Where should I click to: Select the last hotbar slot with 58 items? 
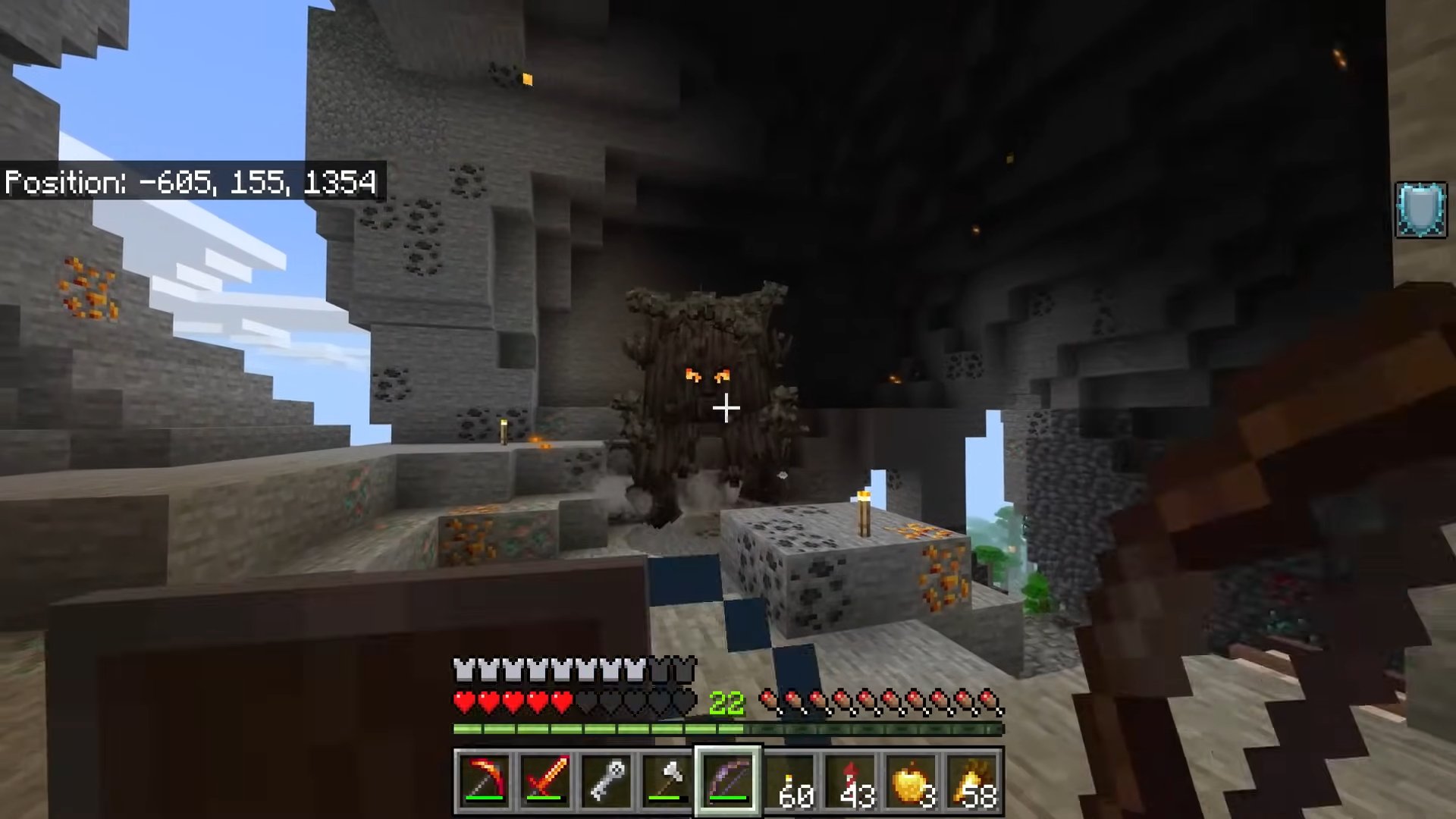pos(974,781)
